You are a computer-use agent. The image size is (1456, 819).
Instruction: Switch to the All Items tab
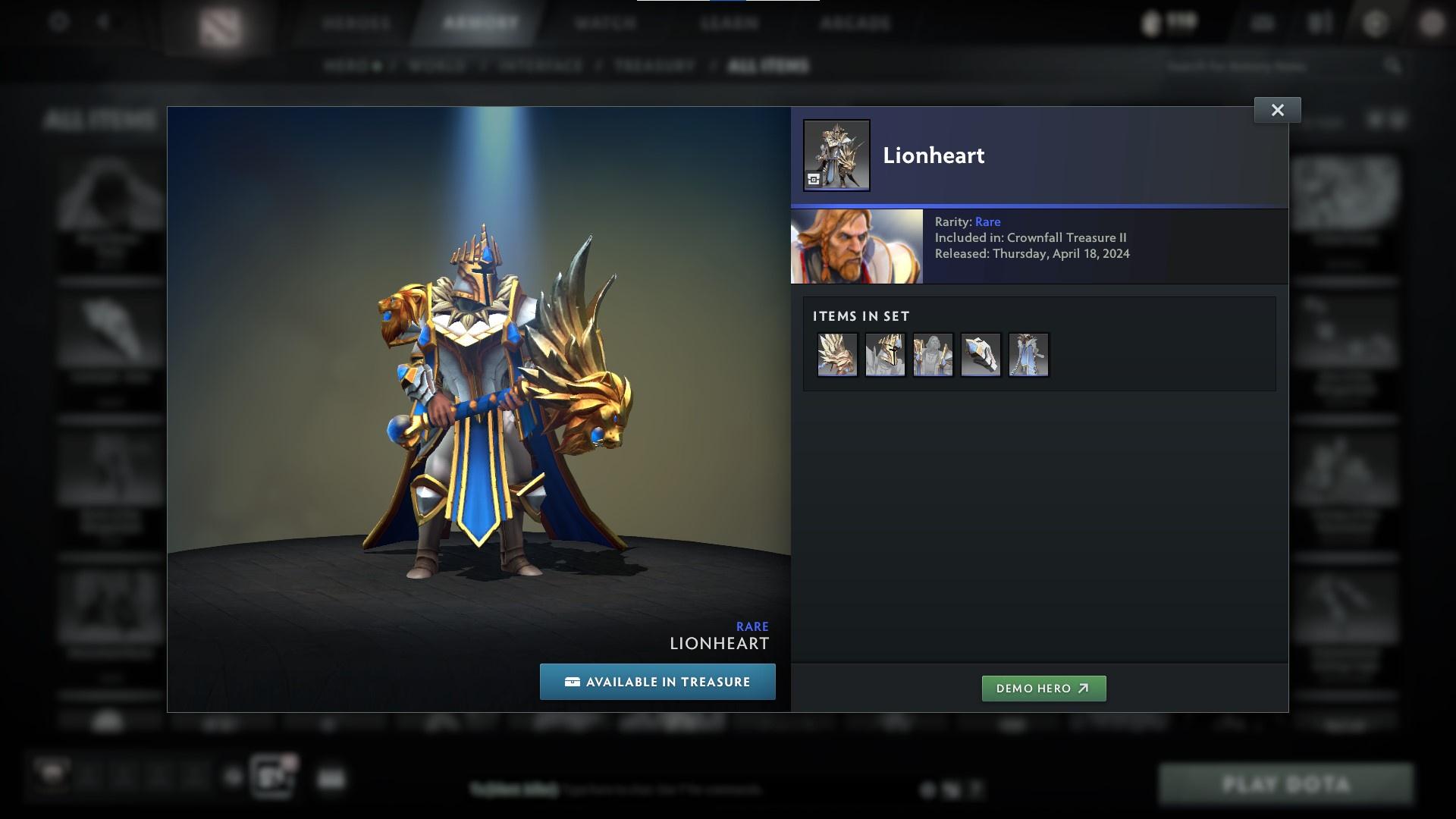coord(767,65)
